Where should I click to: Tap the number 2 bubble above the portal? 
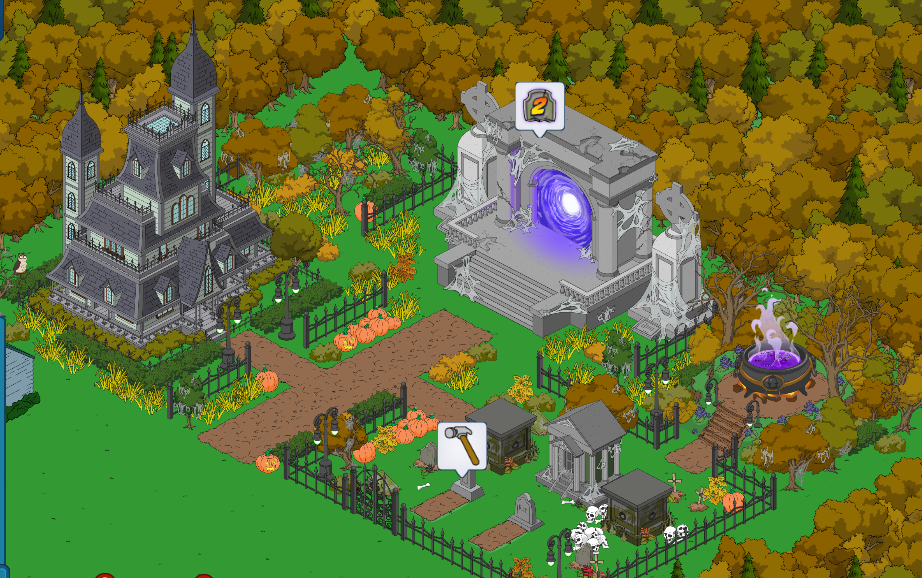(540, 106)
